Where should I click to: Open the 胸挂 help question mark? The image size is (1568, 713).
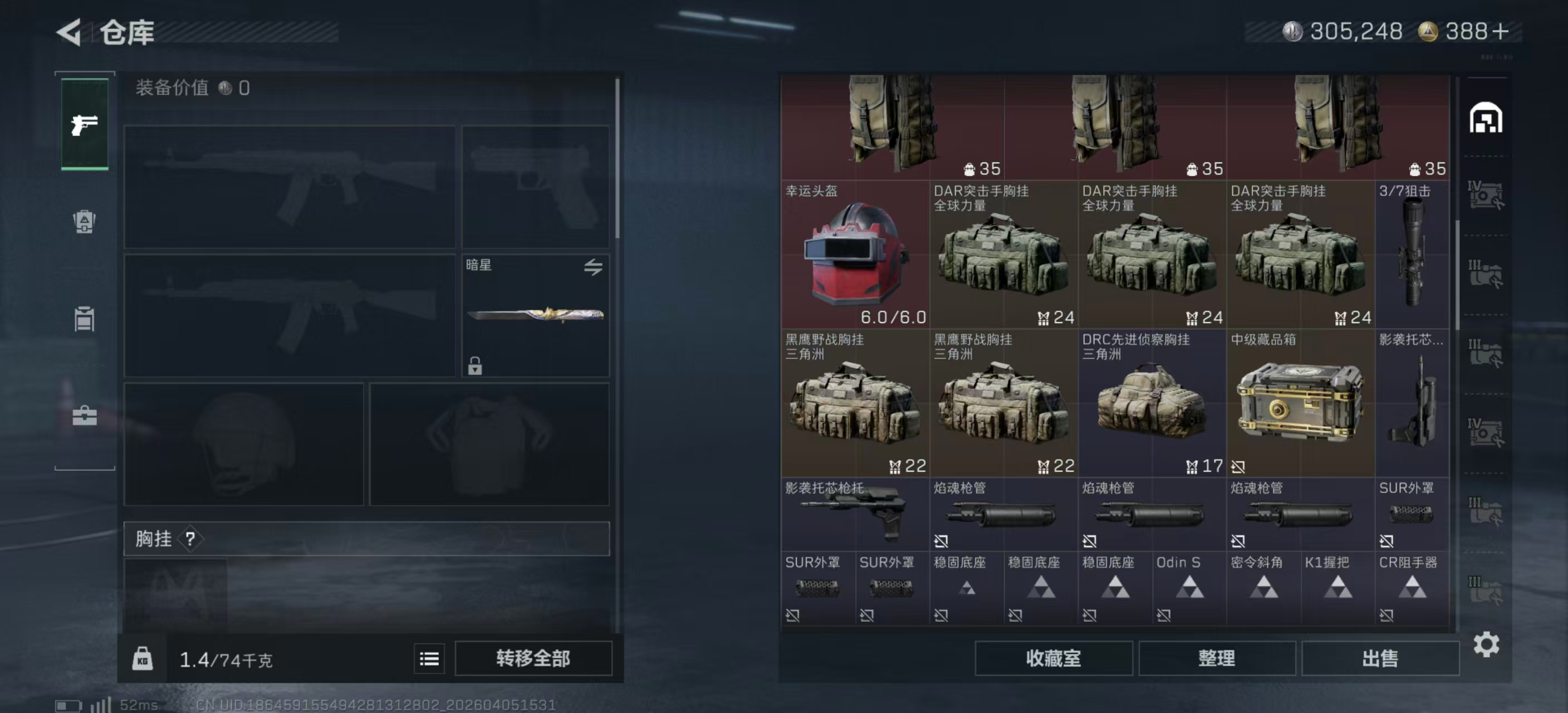[x=190, y=538]
